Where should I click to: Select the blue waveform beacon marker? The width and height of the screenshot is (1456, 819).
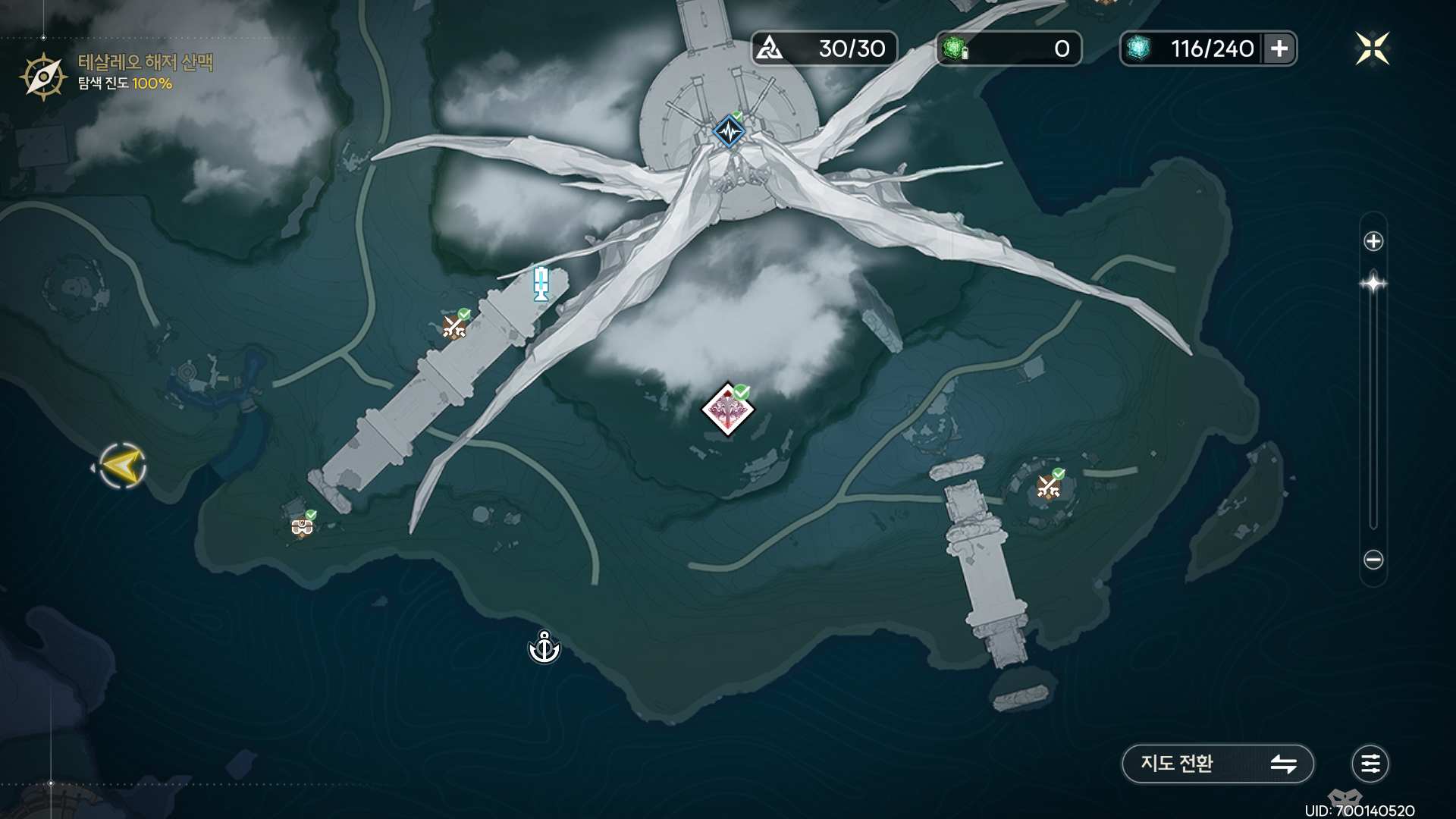coord(730,132)
